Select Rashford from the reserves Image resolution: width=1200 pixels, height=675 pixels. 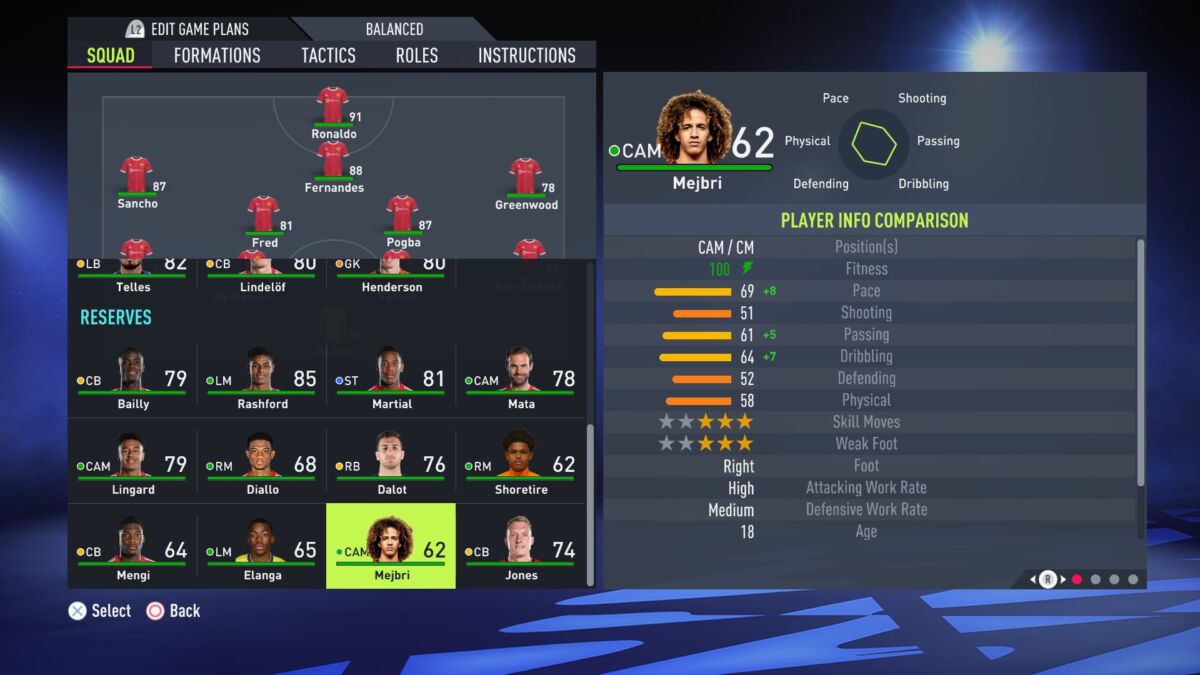pos(262,380)
